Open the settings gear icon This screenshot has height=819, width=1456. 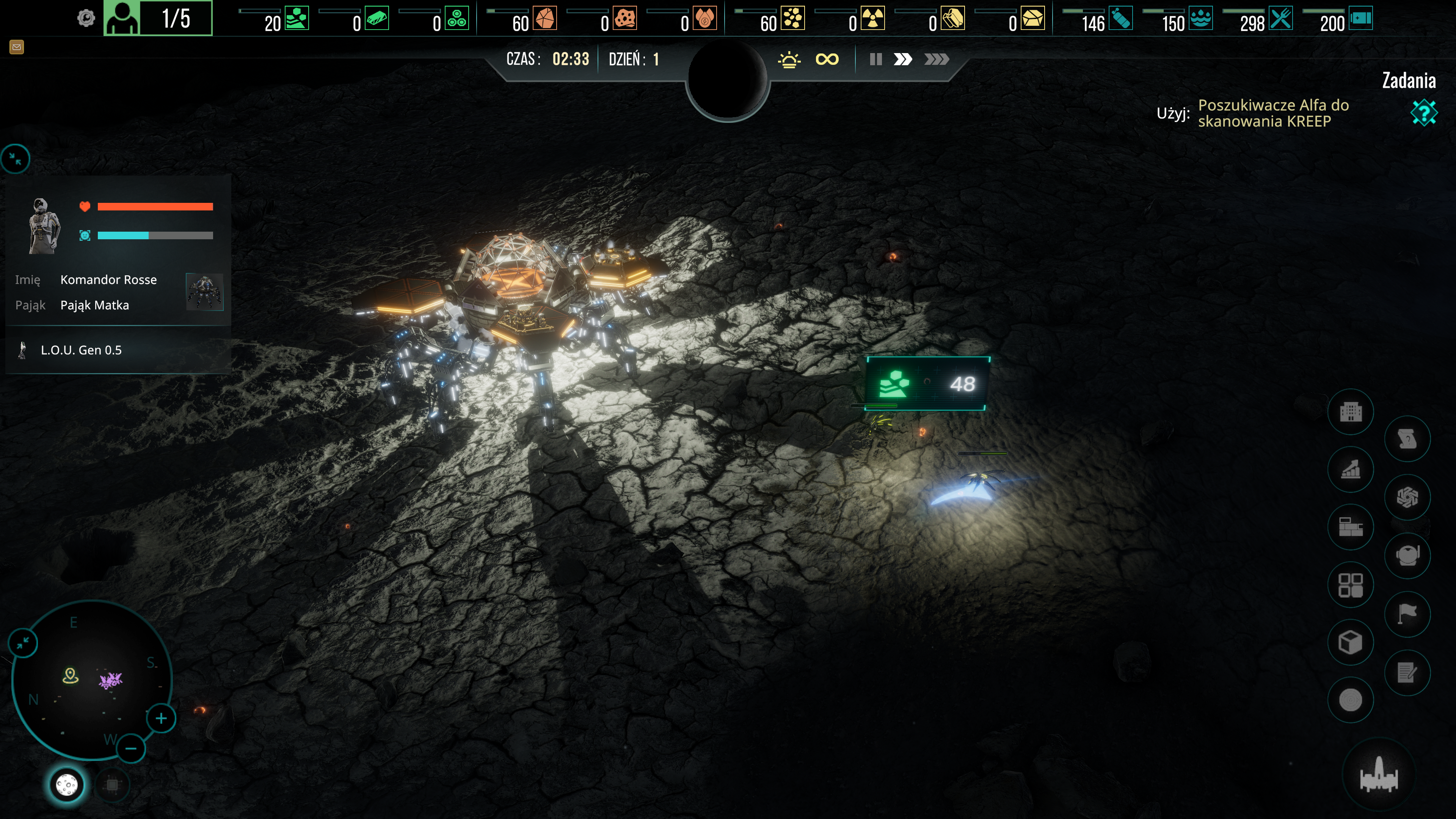[x=86, y=19]
